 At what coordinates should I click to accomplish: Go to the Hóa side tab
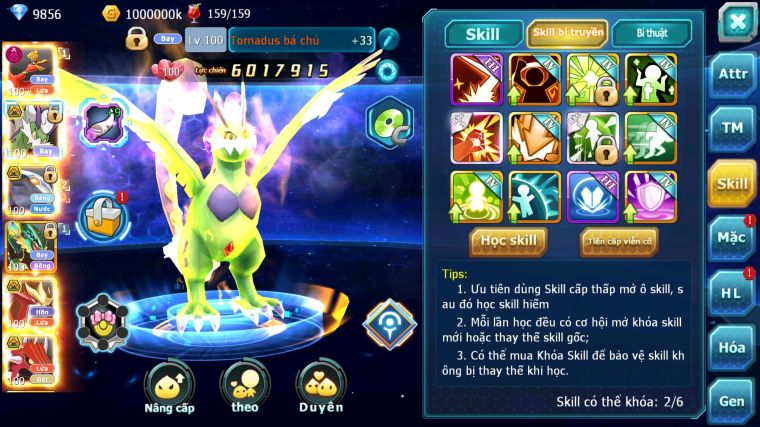coord(732,347)
